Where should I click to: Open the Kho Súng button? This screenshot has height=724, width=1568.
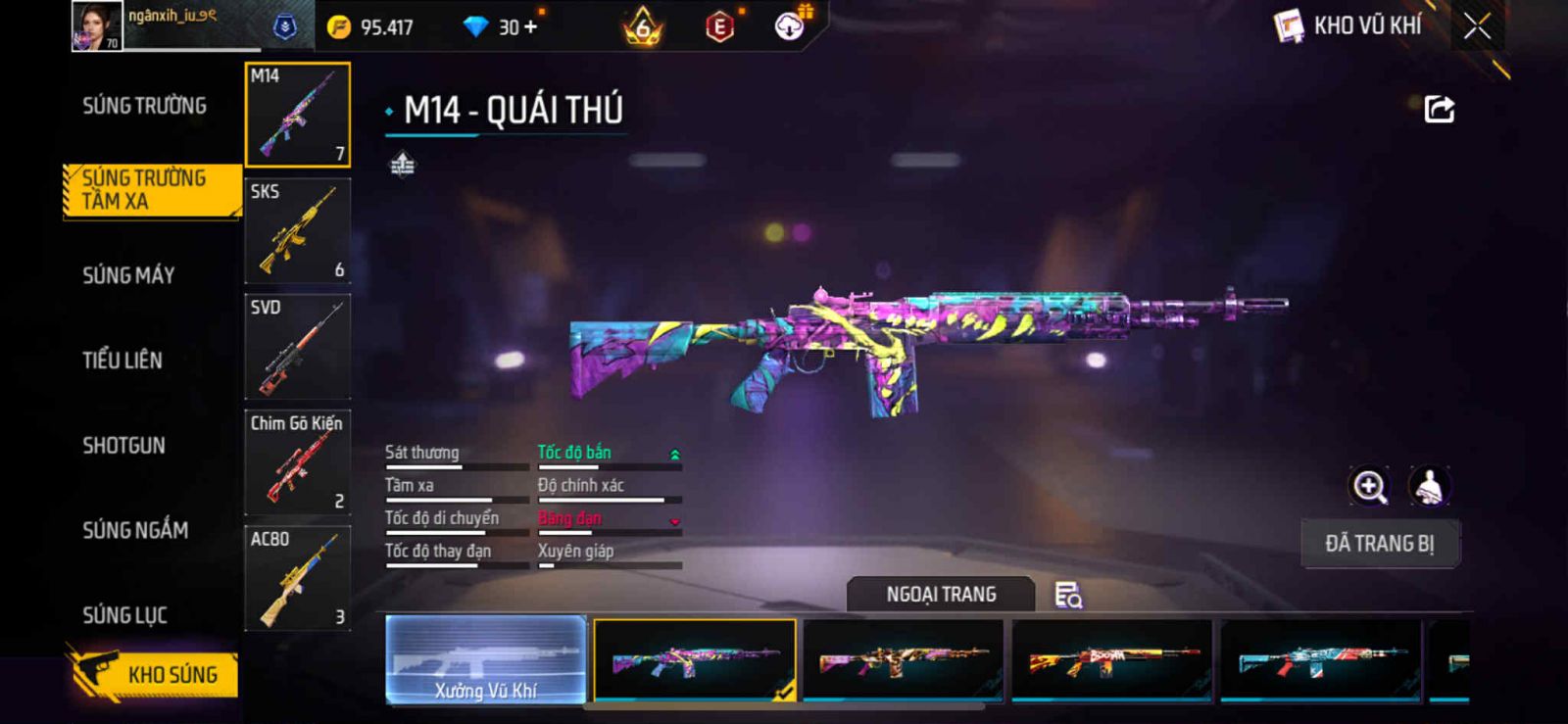click(x=156, y=674)
